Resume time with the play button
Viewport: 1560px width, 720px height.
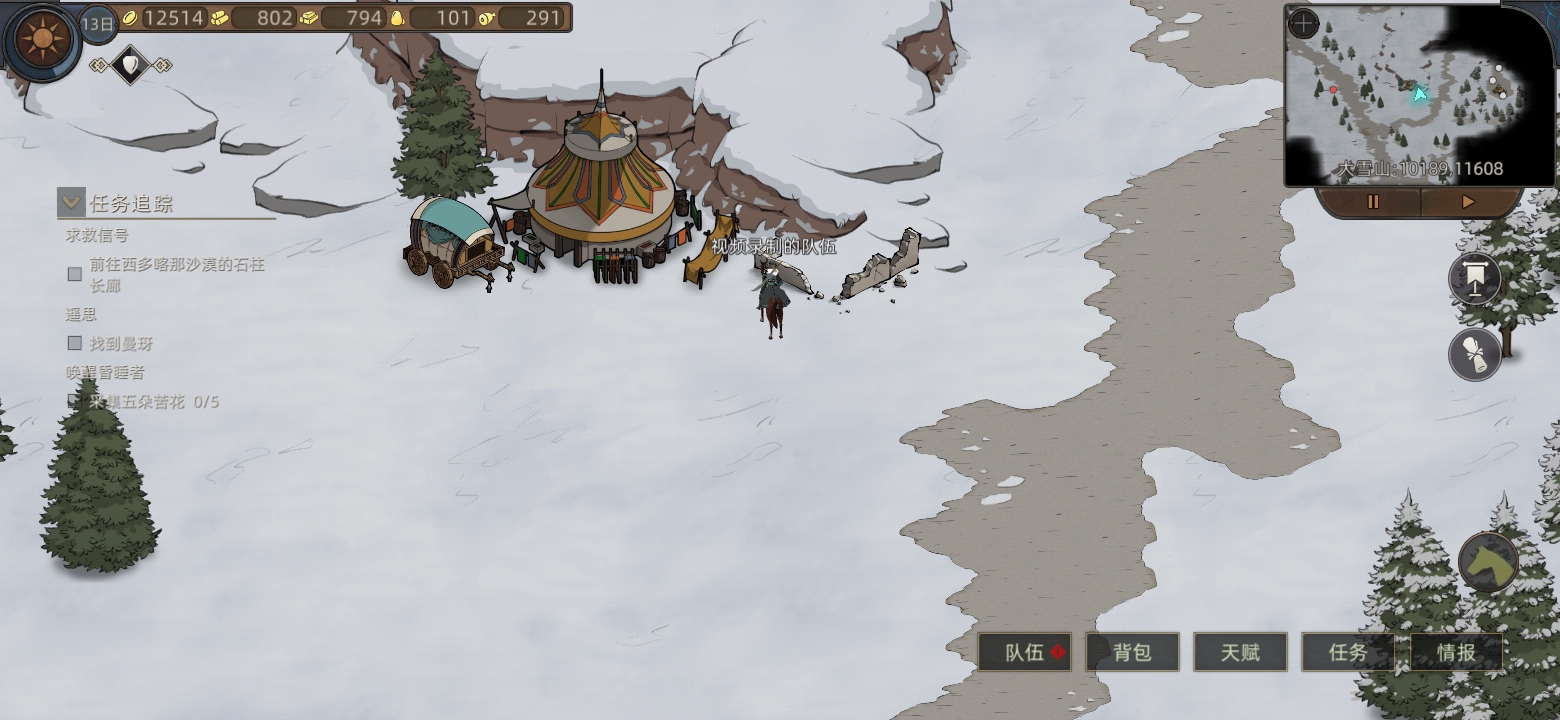pyautogui.click(x=1468, y=202)
